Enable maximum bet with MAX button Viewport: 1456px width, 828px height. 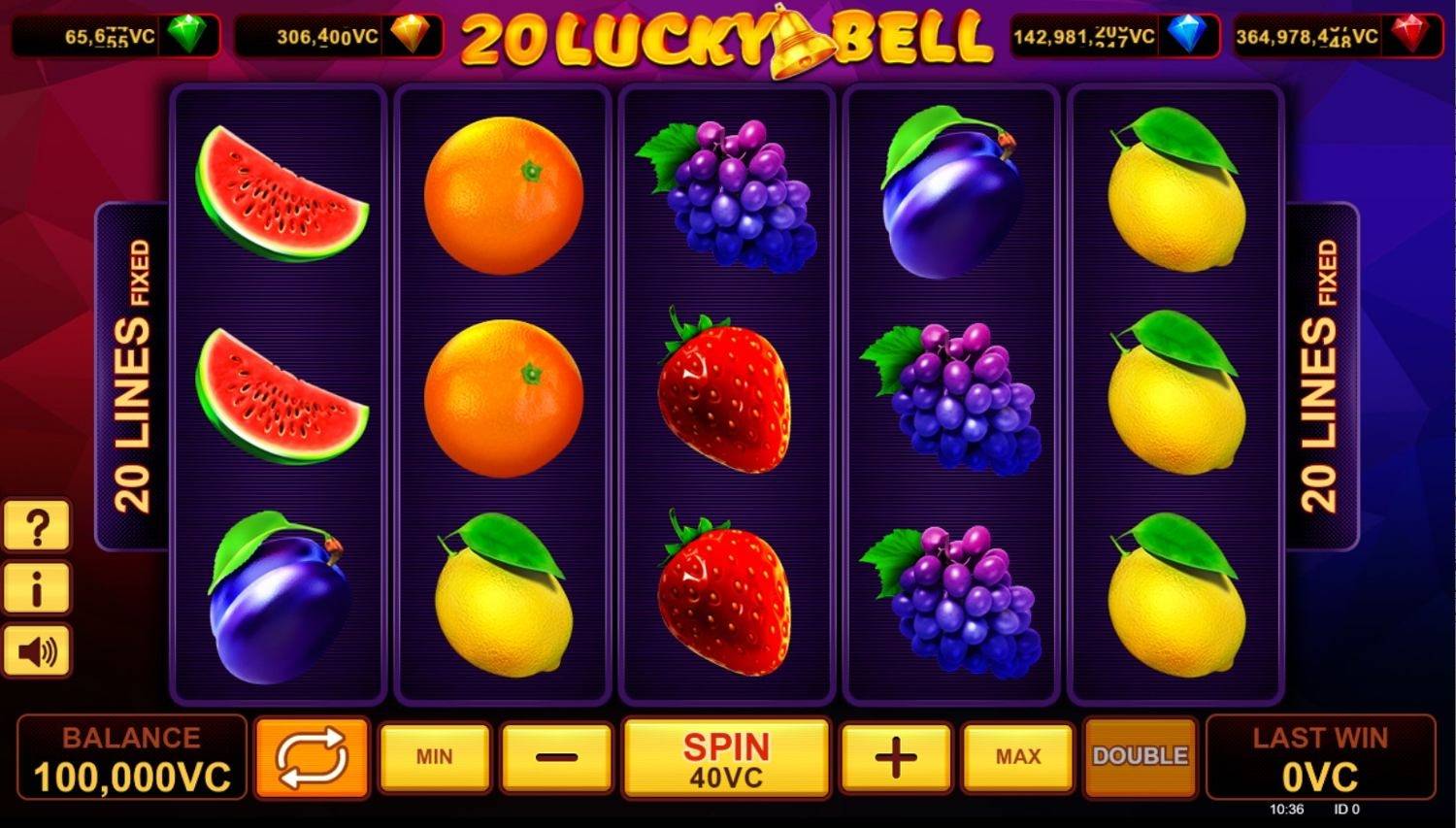(1014, 757)
